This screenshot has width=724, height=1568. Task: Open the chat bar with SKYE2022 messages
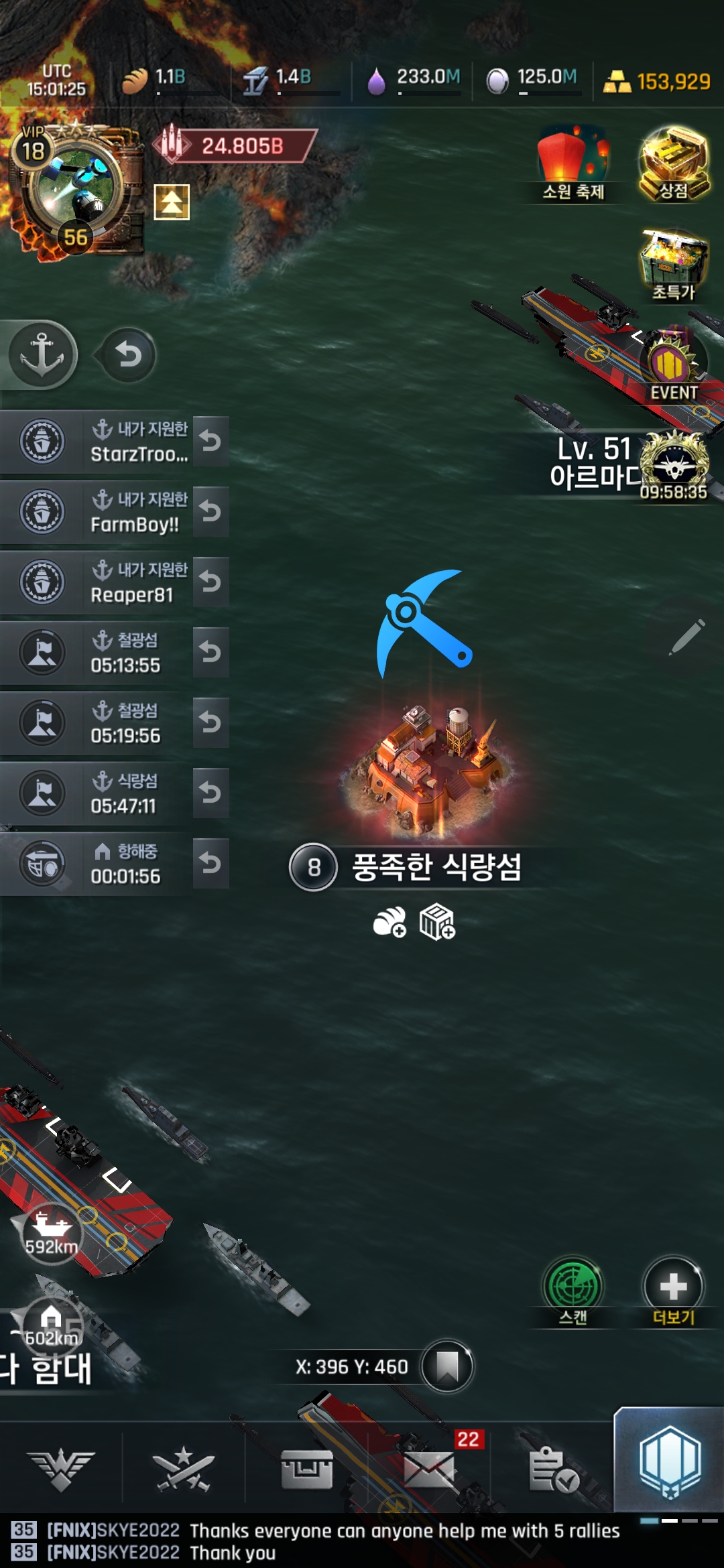click(x=335, y=1541)
